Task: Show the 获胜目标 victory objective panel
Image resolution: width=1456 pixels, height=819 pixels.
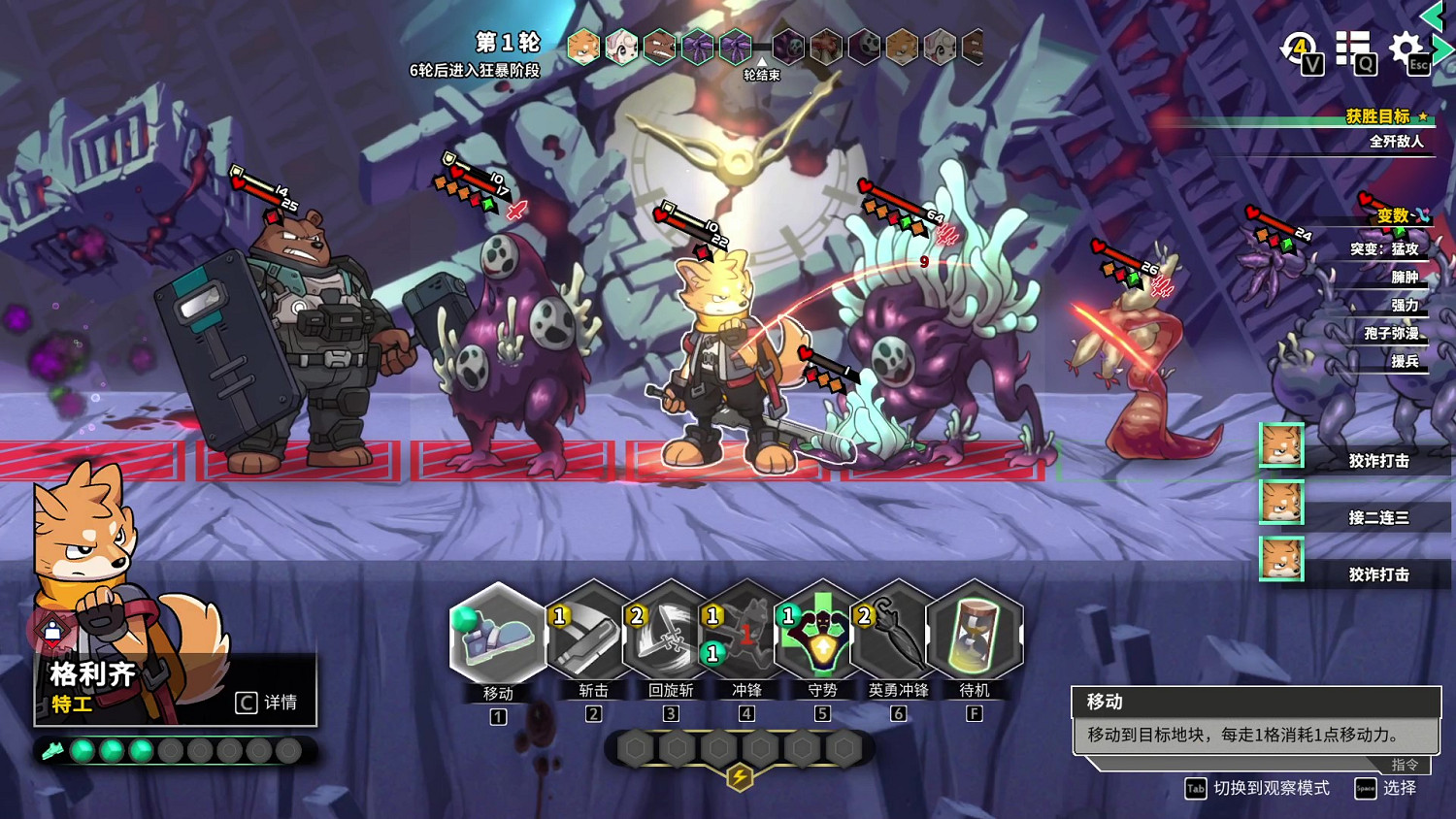Action: tap(1377, 116)
